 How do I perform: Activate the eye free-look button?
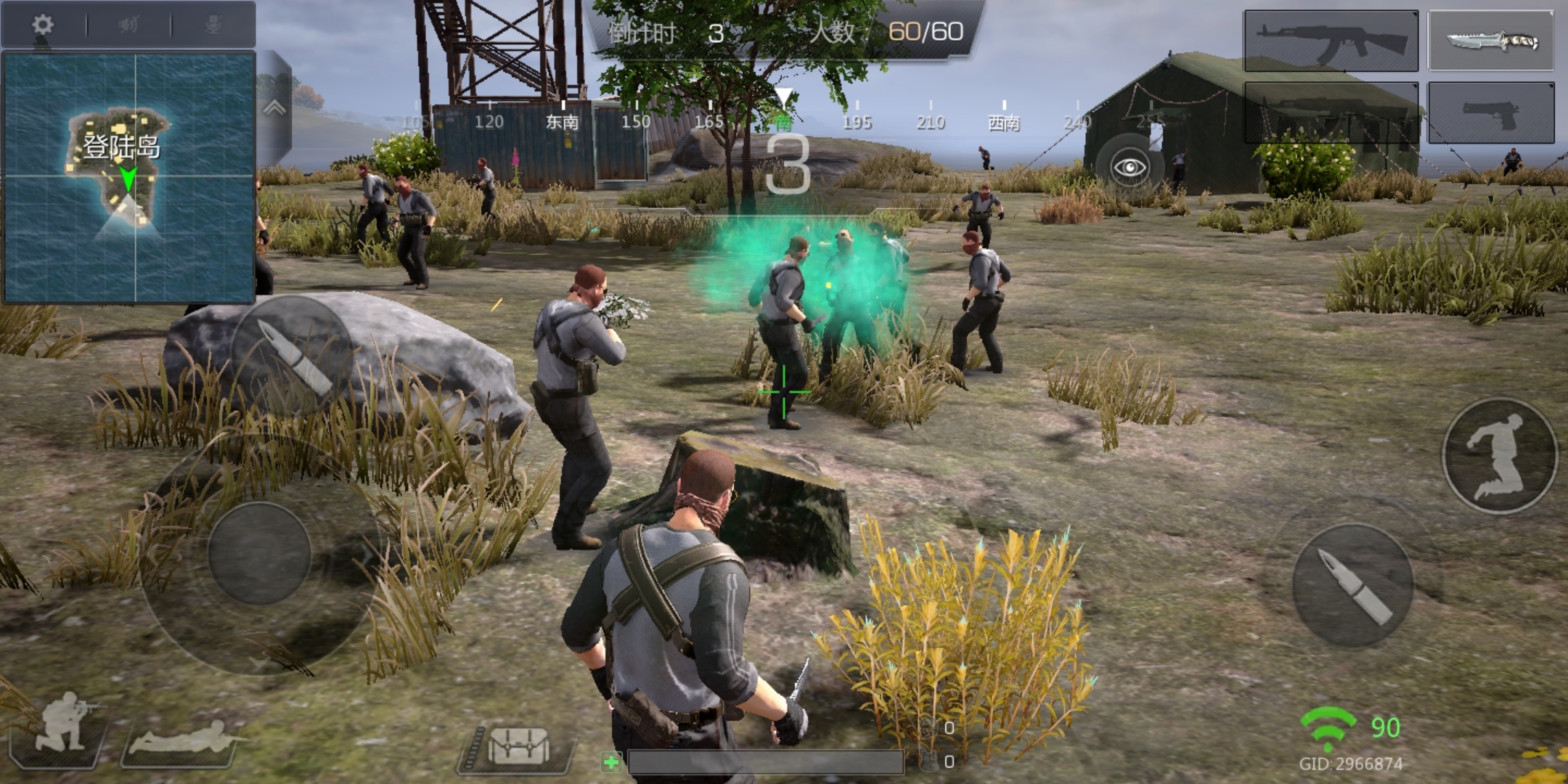pos(1130,168)
